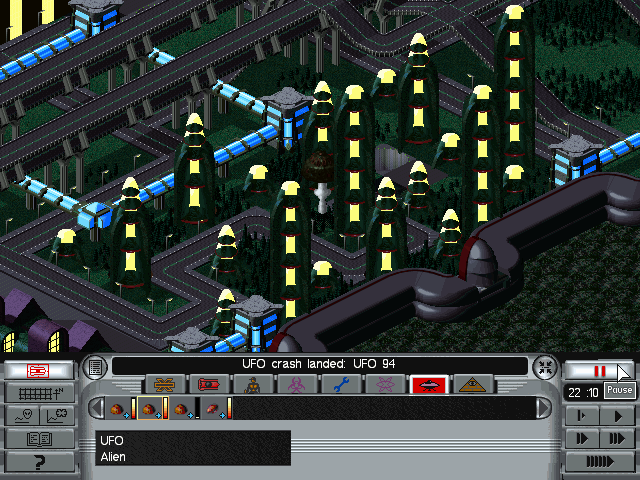640x480 pixels.
Task: Open options via the question mark button
Action: click(39, 461)
